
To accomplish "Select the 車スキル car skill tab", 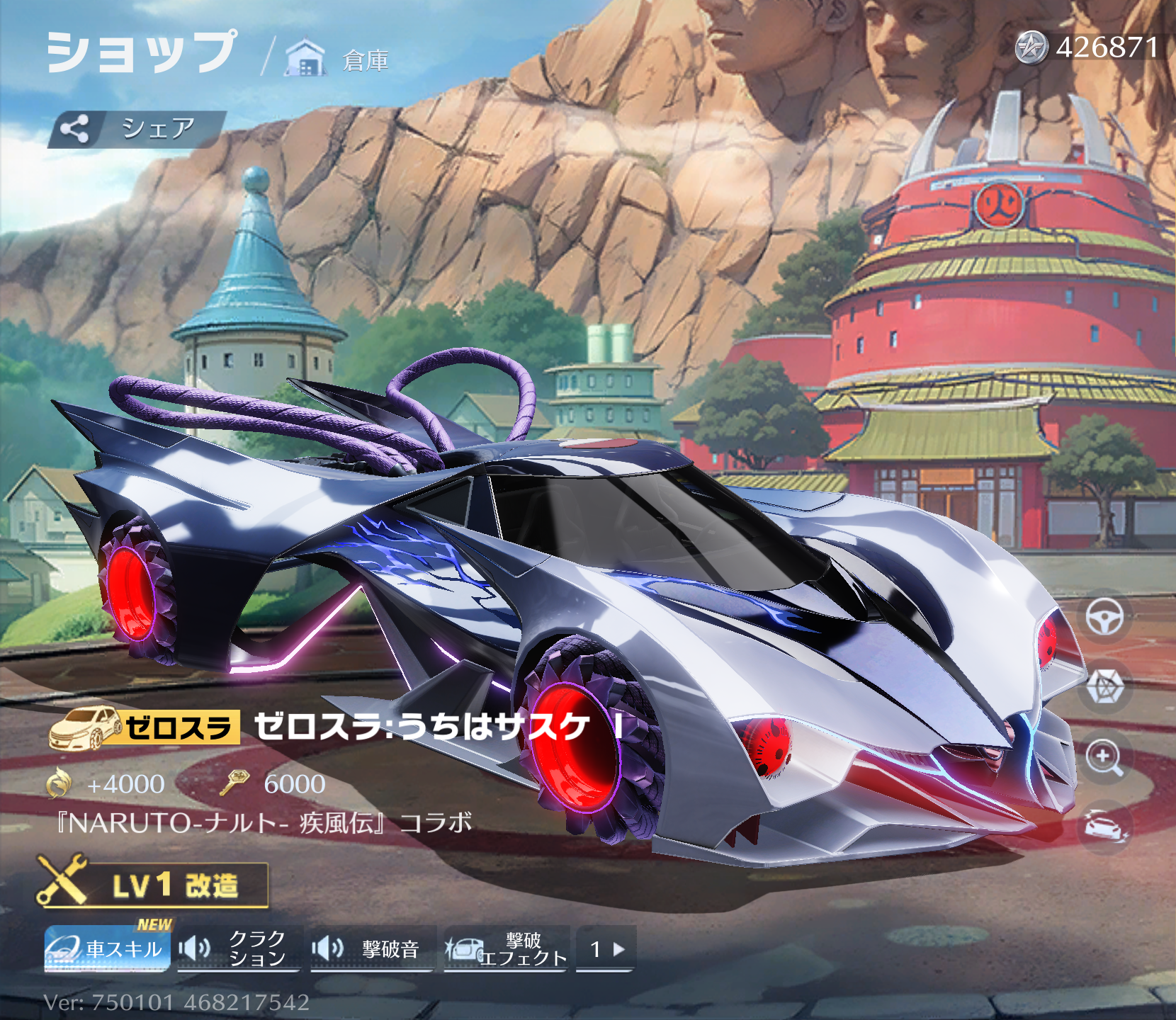I will click(x=108, y=949).
